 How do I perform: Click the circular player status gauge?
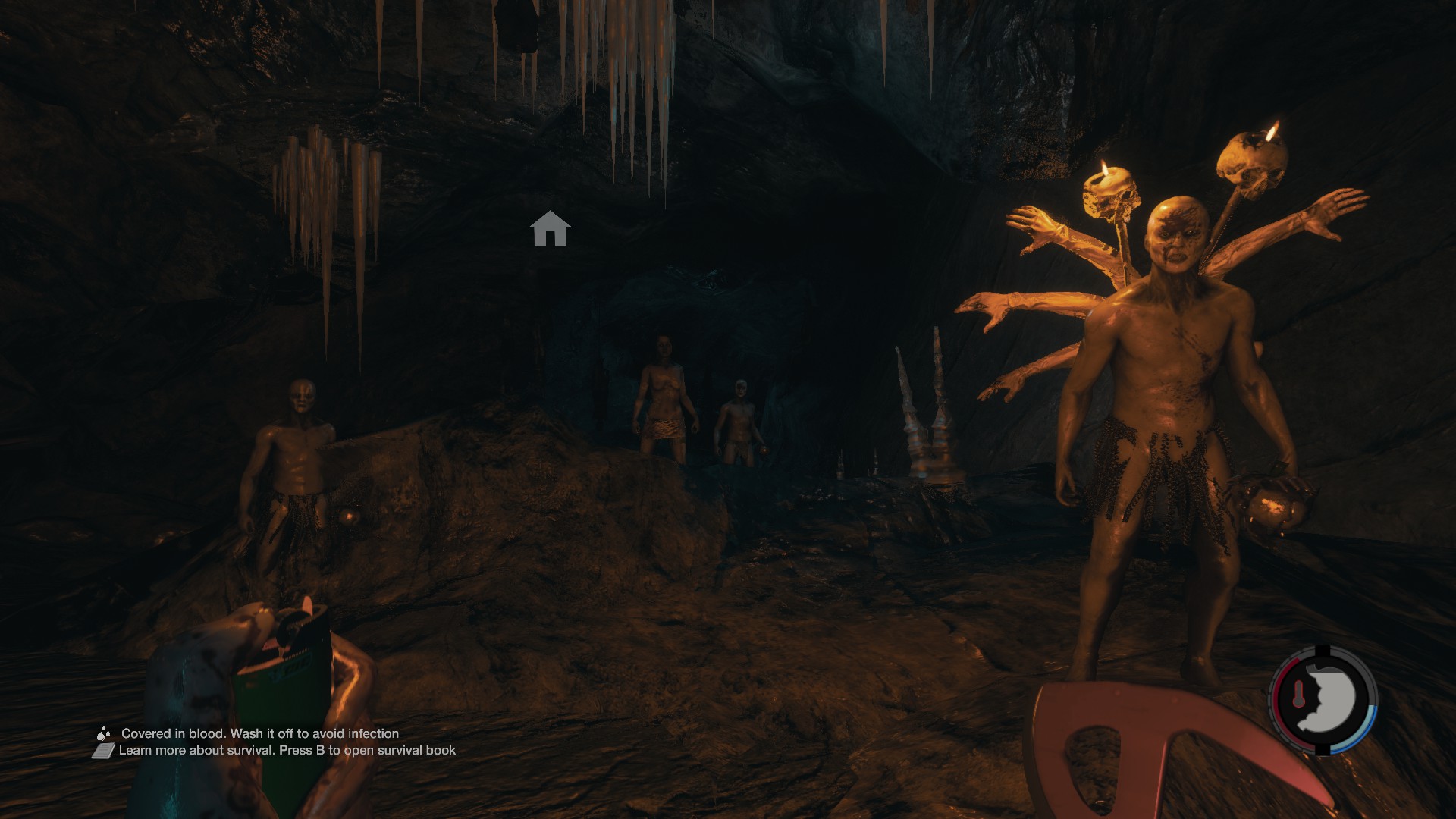1323,699
